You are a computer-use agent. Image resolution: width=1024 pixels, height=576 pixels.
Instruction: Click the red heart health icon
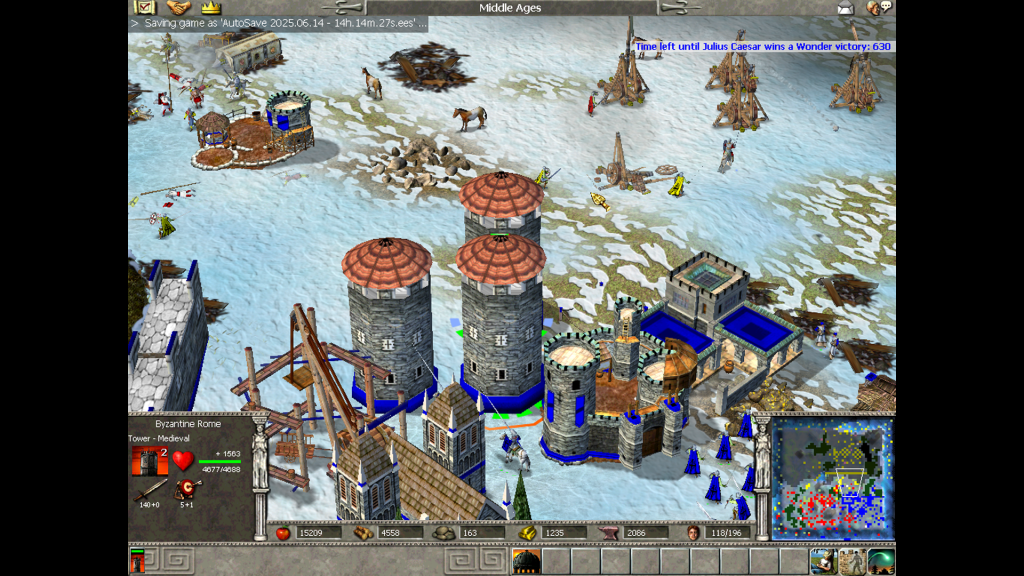[x=182, y=461]
